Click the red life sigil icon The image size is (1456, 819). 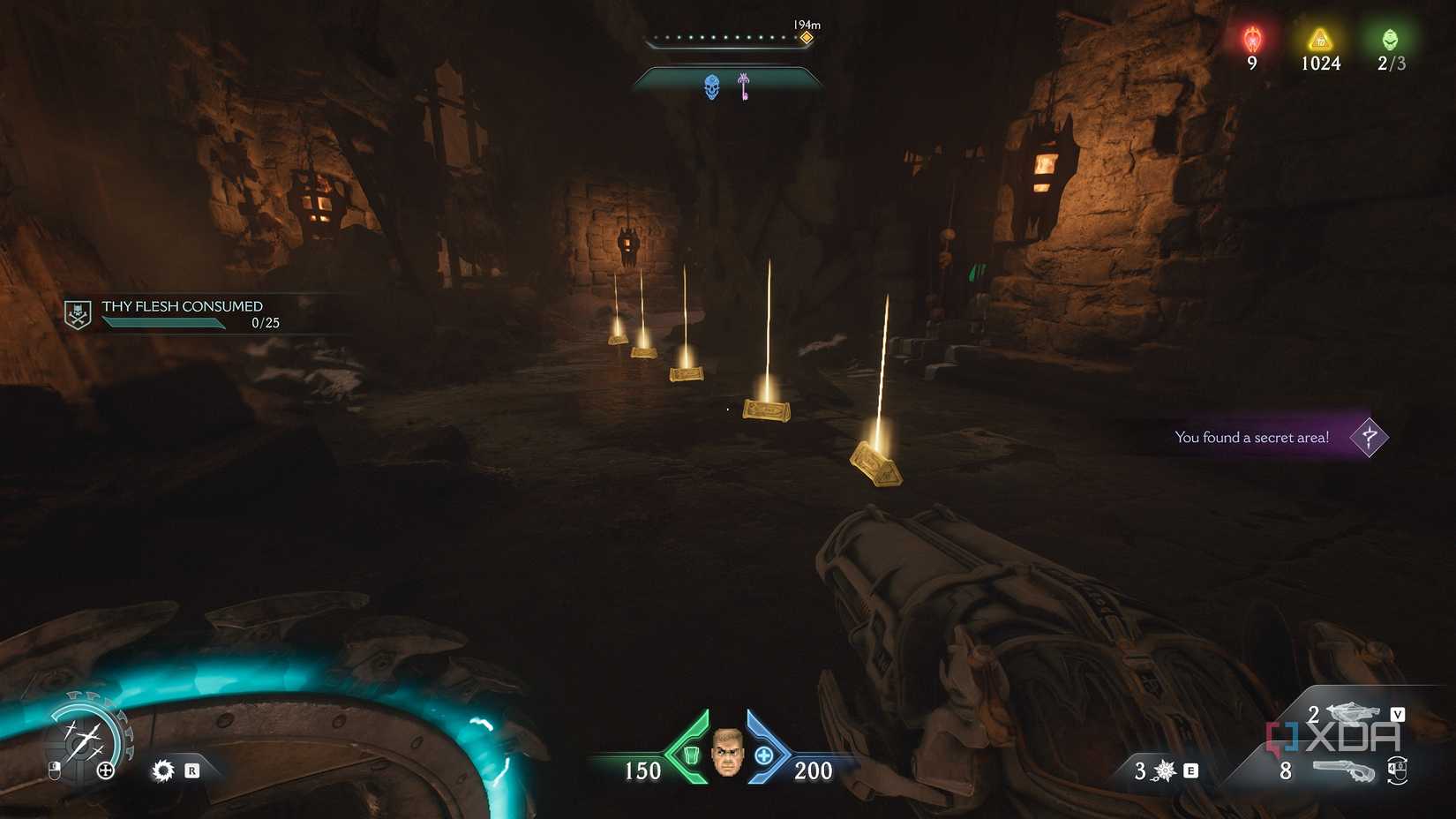click(1250, 39)
